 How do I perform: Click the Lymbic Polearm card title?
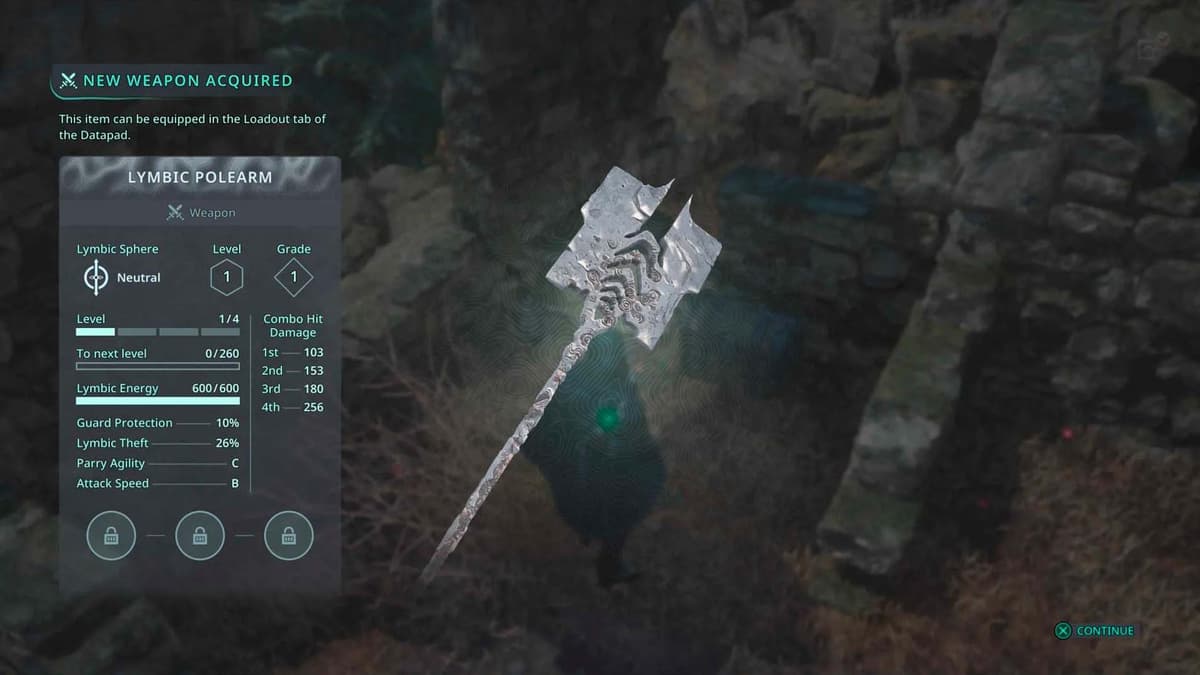pyautogui.click(x=200, y=177)
